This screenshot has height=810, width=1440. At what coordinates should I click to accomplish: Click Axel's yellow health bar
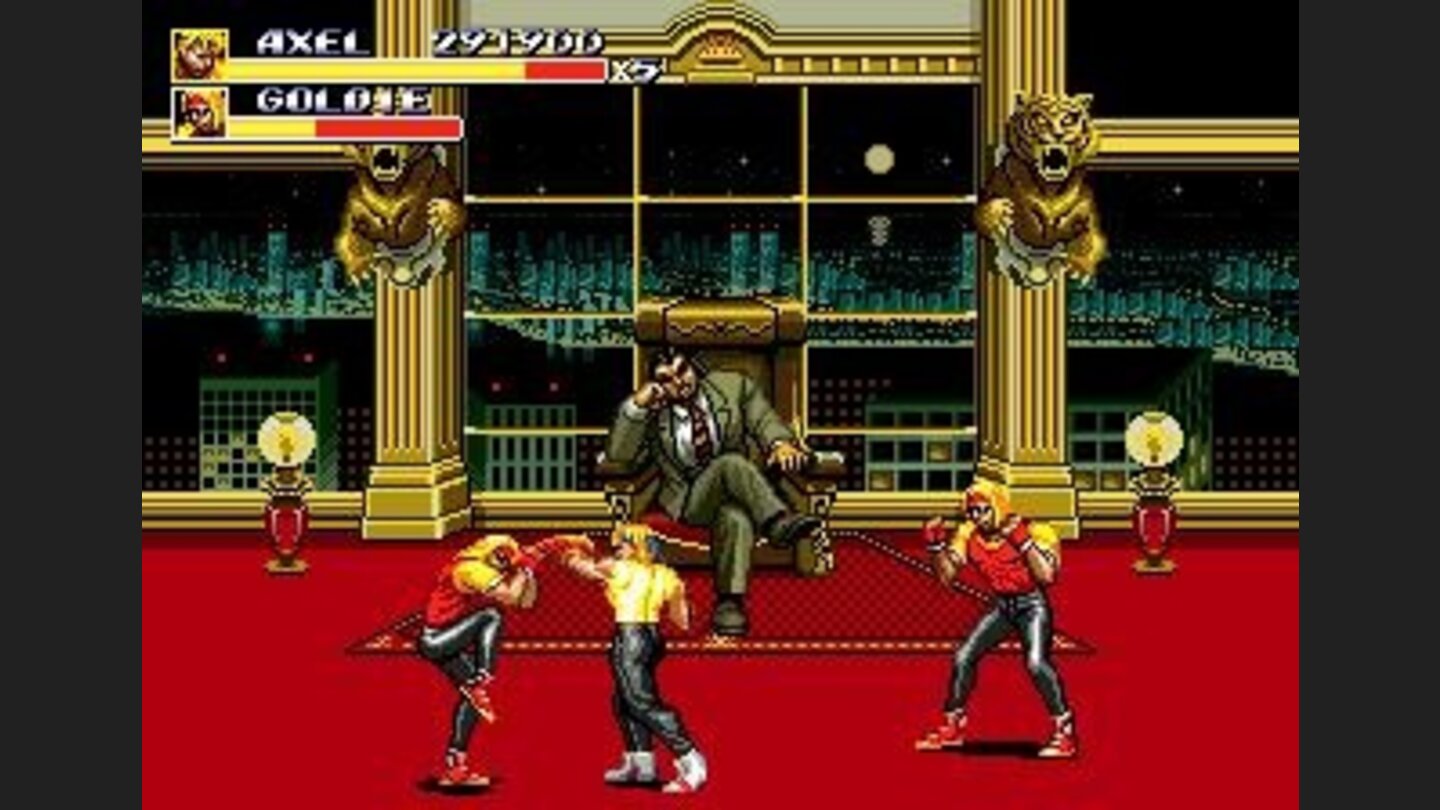coord(370,70)
